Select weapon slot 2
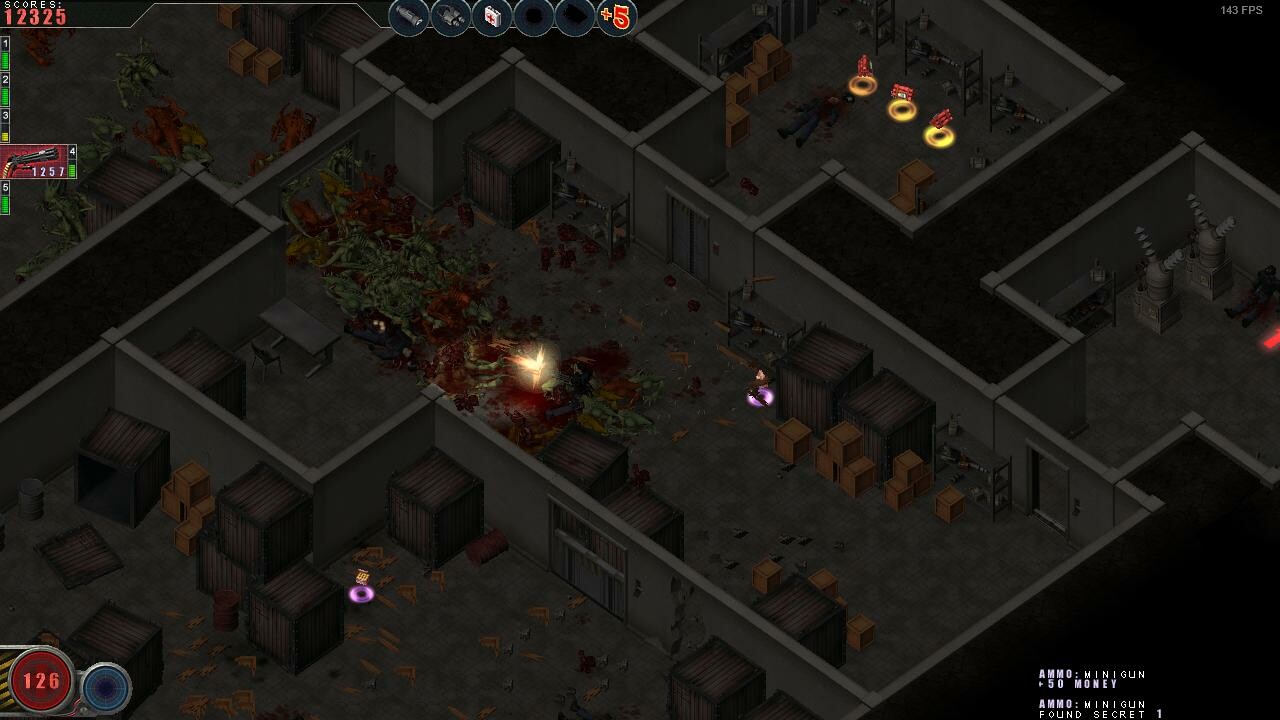Screen dimensions: 1280x720 click(x=6, y=80)
